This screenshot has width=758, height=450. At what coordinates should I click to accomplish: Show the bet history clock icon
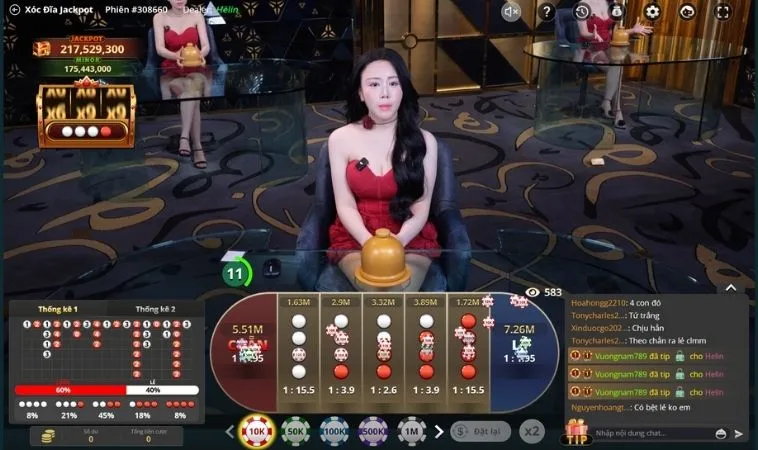click(583, 12)
